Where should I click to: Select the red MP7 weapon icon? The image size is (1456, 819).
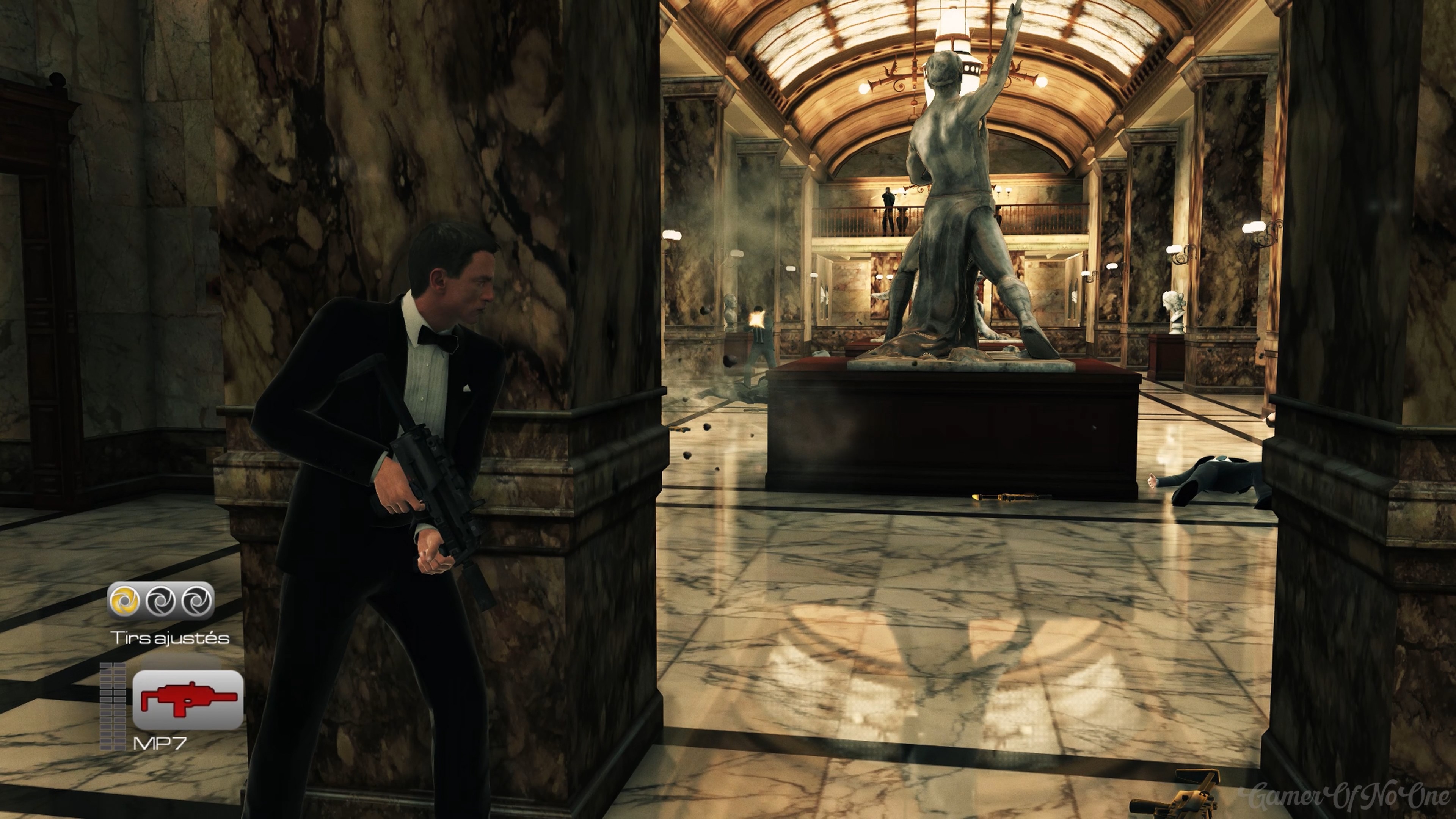(188, 699)
